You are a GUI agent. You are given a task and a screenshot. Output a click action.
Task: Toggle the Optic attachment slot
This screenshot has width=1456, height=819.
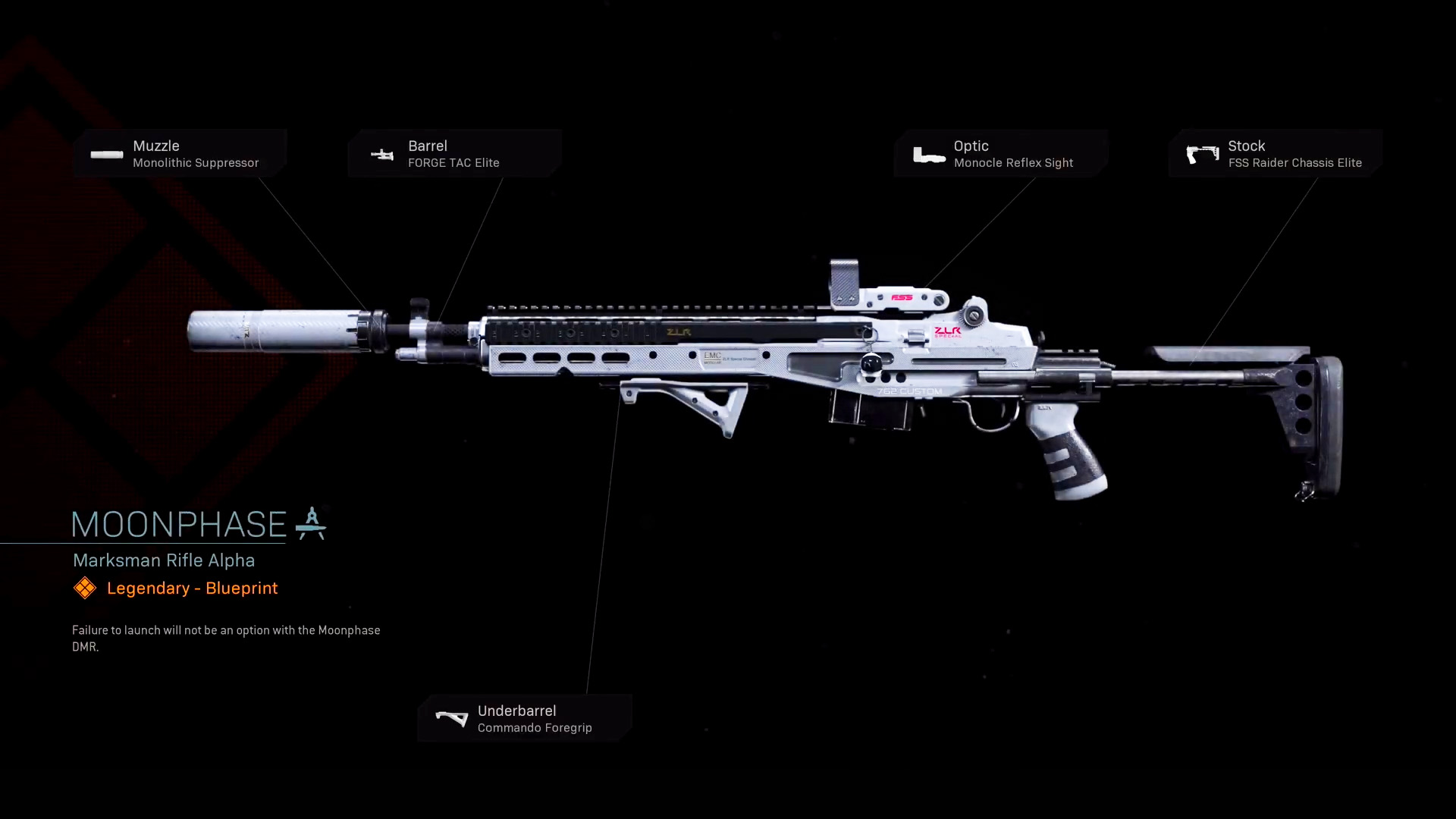click(1001, 154)
